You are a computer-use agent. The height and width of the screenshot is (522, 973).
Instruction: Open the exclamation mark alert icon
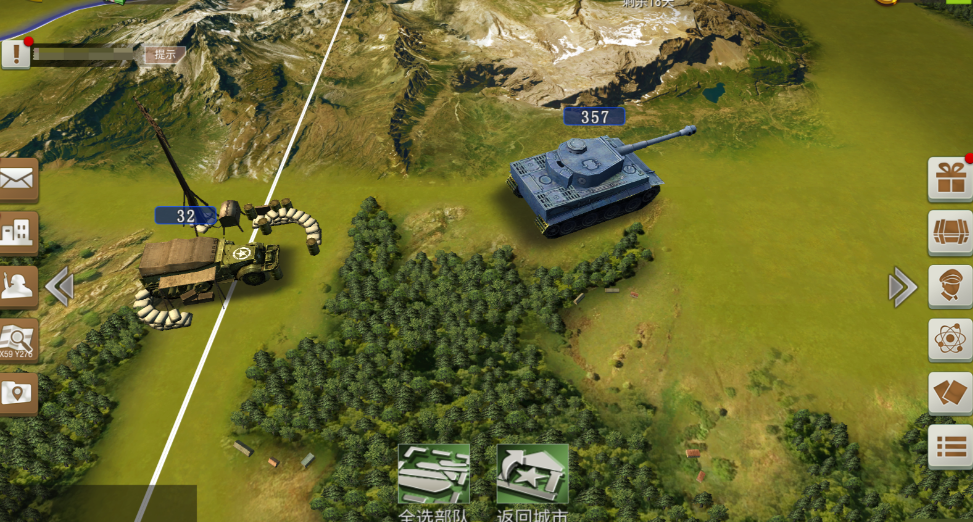click(15, 53)
